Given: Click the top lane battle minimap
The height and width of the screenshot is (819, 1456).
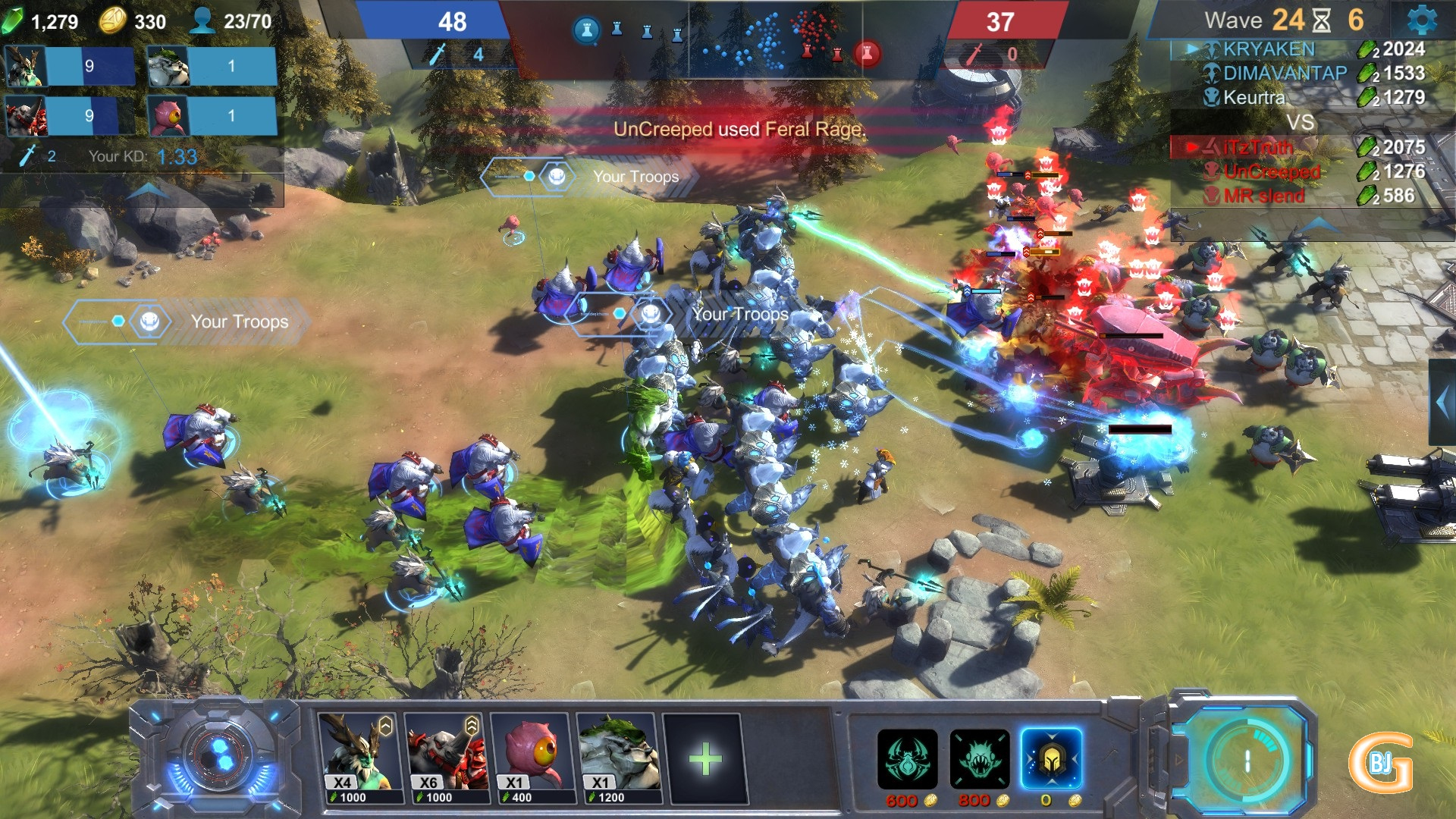Looking at the screenshot, I should click(726, 39).
